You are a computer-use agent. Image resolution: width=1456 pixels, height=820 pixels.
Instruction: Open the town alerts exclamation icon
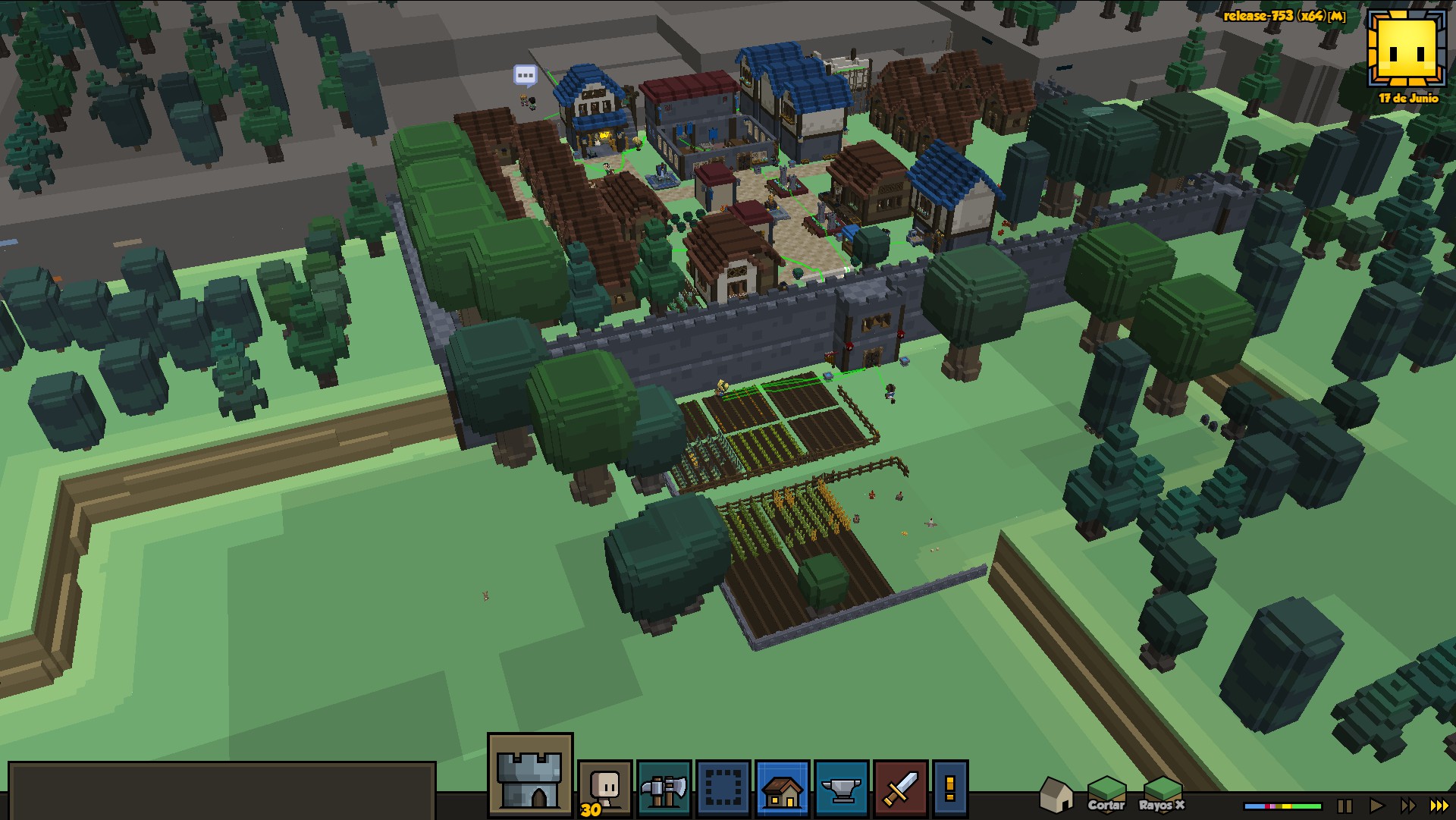coord(949,789)
